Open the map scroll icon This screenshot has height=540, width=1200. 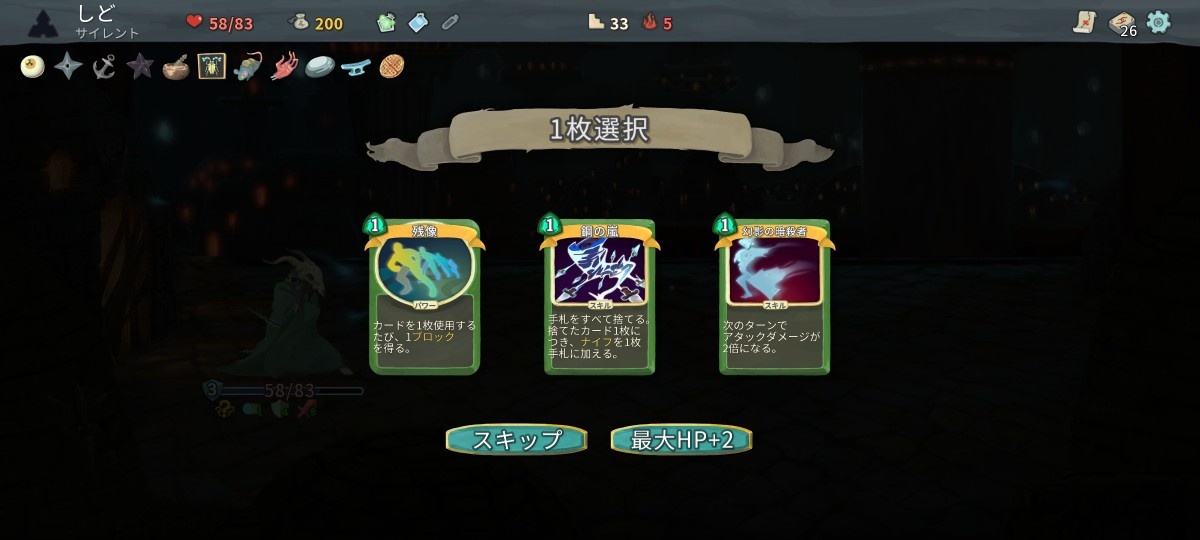pyautogui.click(x=1085, y=22)
